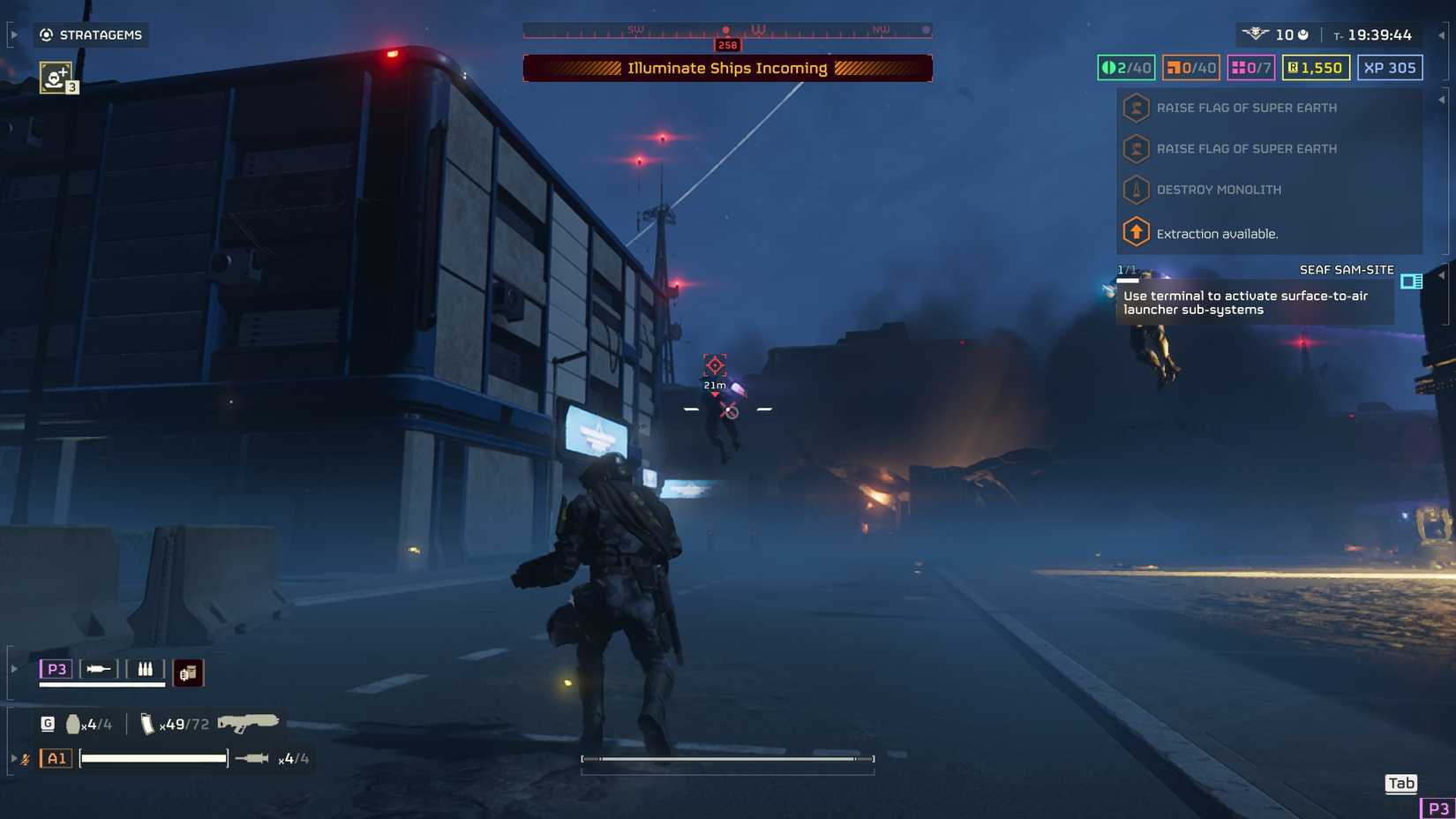Expand the arrow beside the P3 loadout panel
This screenshot has height=819, width=1456.
click(x=13, y=668)
